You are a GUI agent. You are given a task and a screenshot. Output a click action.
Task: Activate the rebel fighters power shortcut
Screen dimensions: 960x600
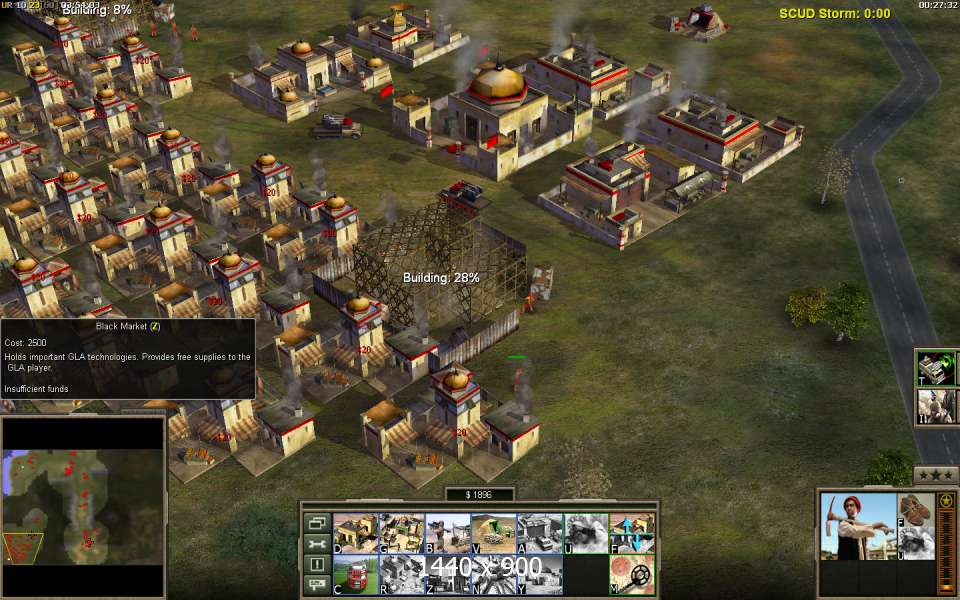[x=935, y=406]
